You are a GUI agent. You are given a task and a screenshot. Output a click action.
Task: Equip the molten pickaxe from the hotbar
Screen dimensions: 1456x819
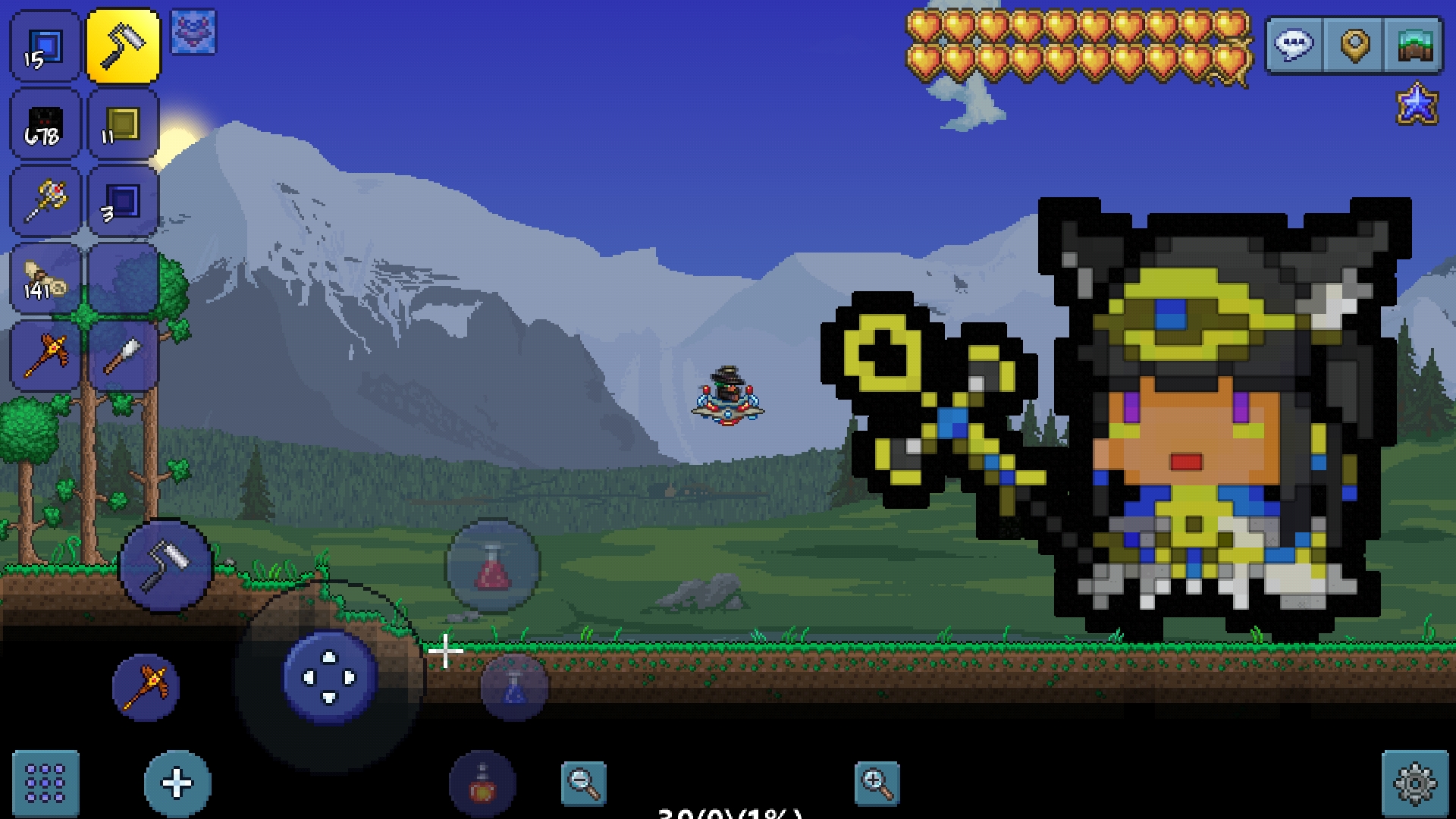click(45, 356)
